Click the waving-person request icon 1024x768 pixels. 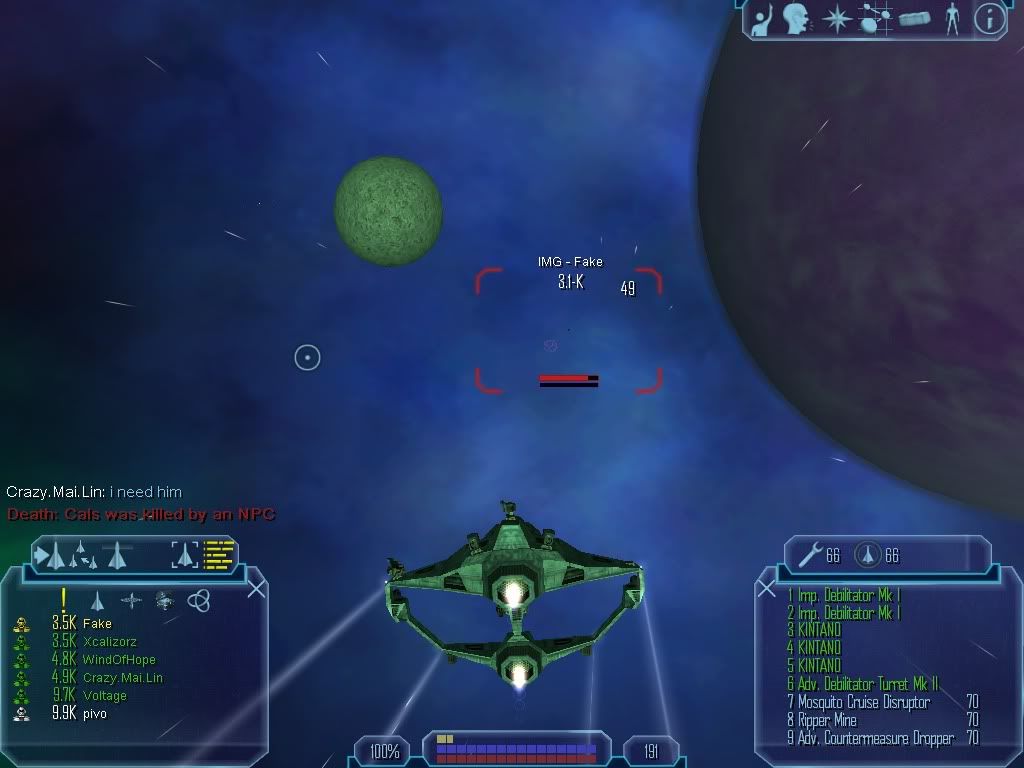point(762,18)
